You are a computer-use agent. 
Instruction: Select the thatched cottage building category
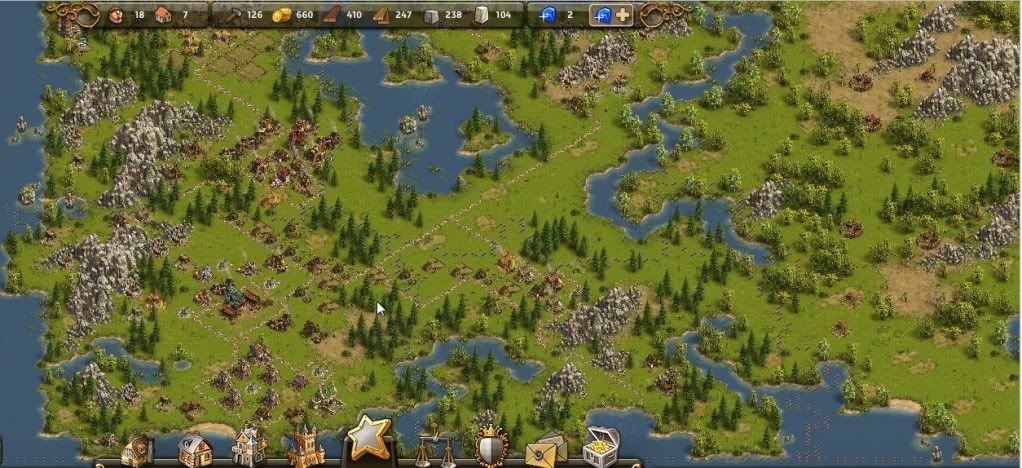[192, 450]
